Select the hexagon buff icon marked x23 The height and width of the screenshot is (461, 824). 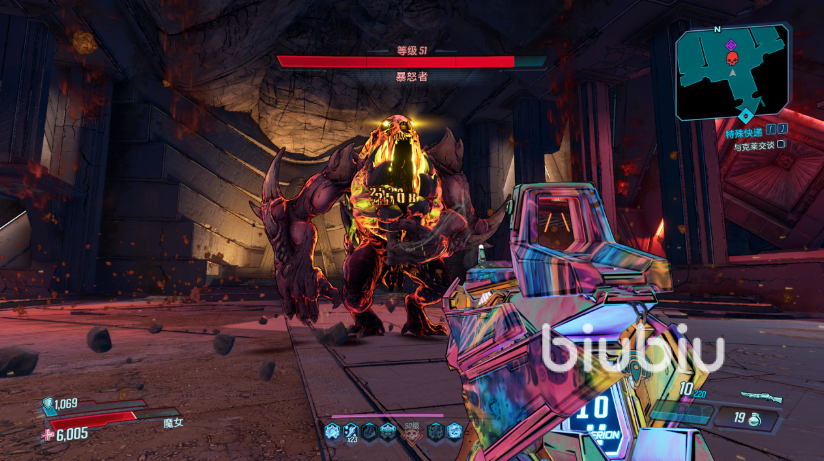(351, 430)
